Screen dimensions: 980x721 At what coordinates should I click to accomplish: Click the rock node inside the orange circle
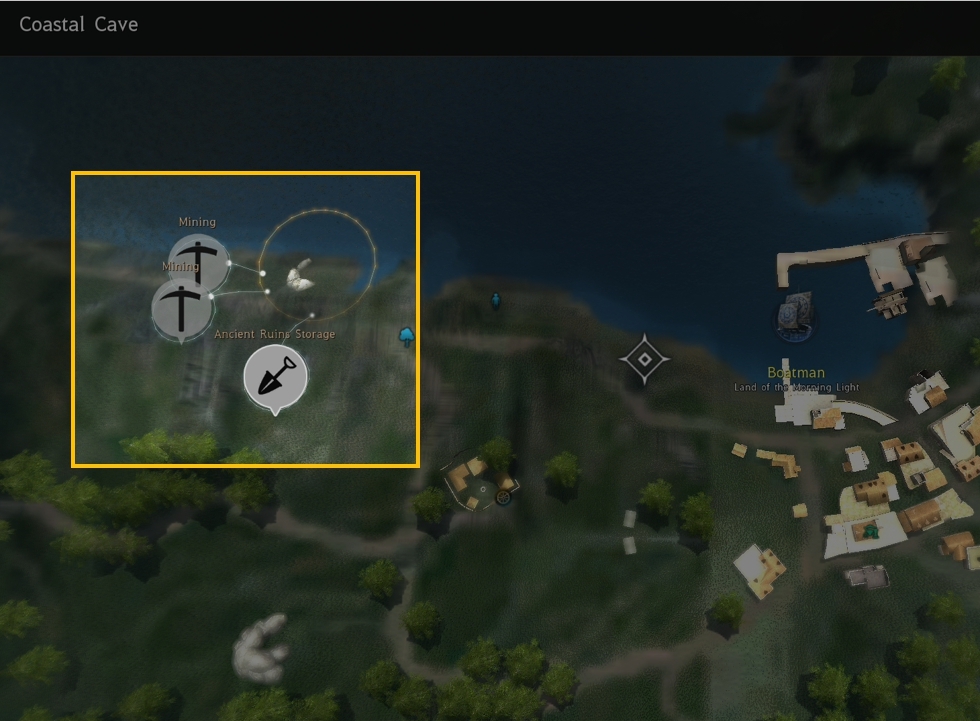point(301,279)
